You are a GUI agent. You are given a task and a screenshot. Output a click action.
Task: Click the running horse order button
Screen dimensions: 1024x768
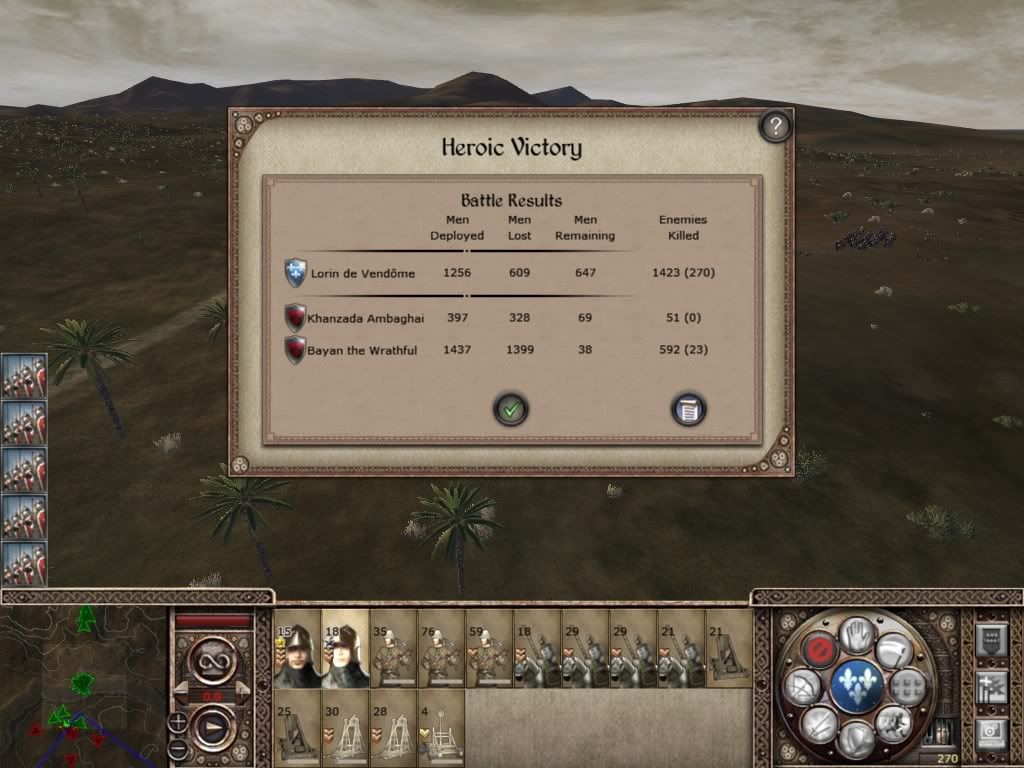(x=896, y=722)
